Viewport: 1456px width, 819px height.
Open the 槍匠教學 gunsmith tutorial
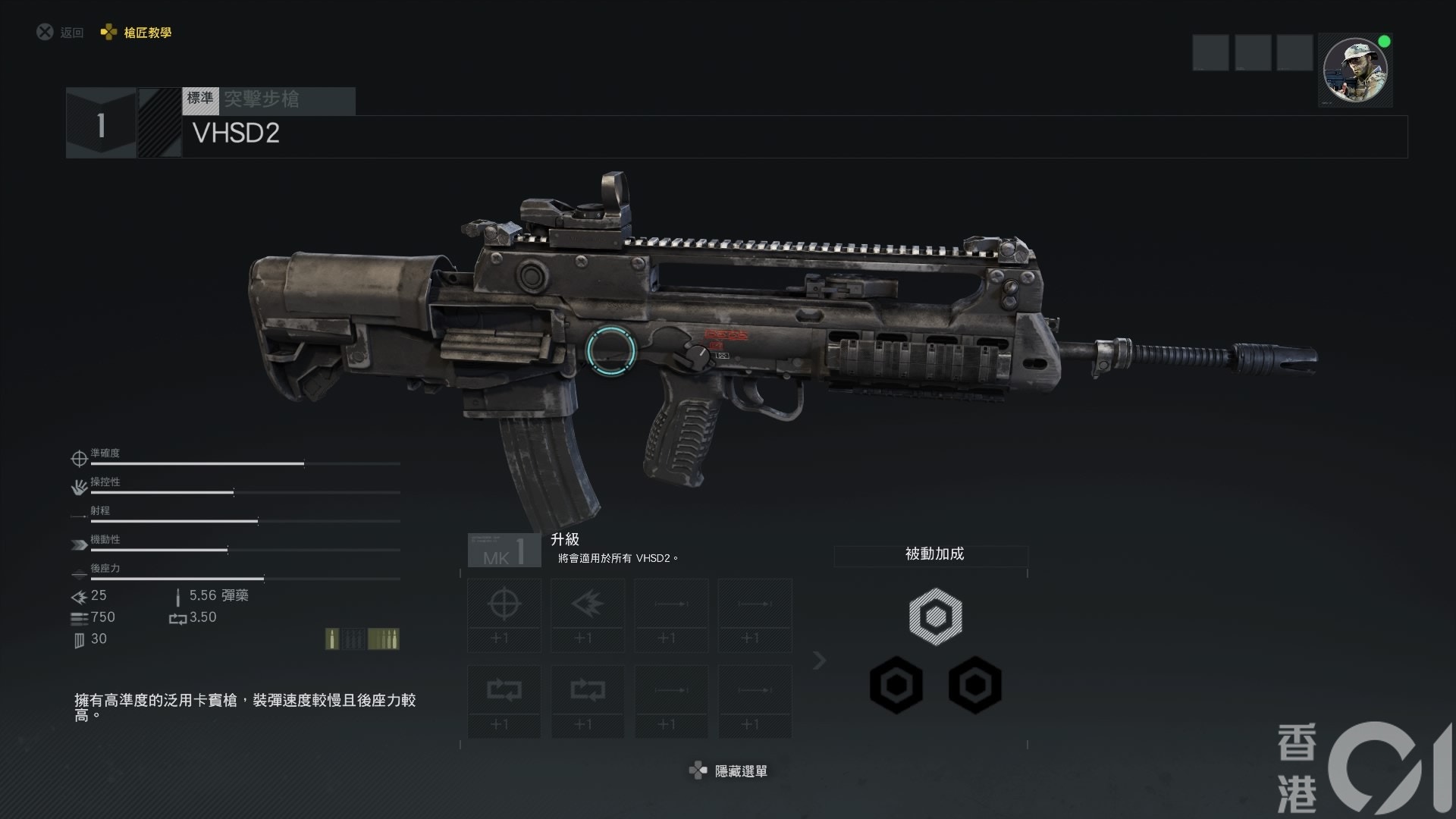click(137, 33)
